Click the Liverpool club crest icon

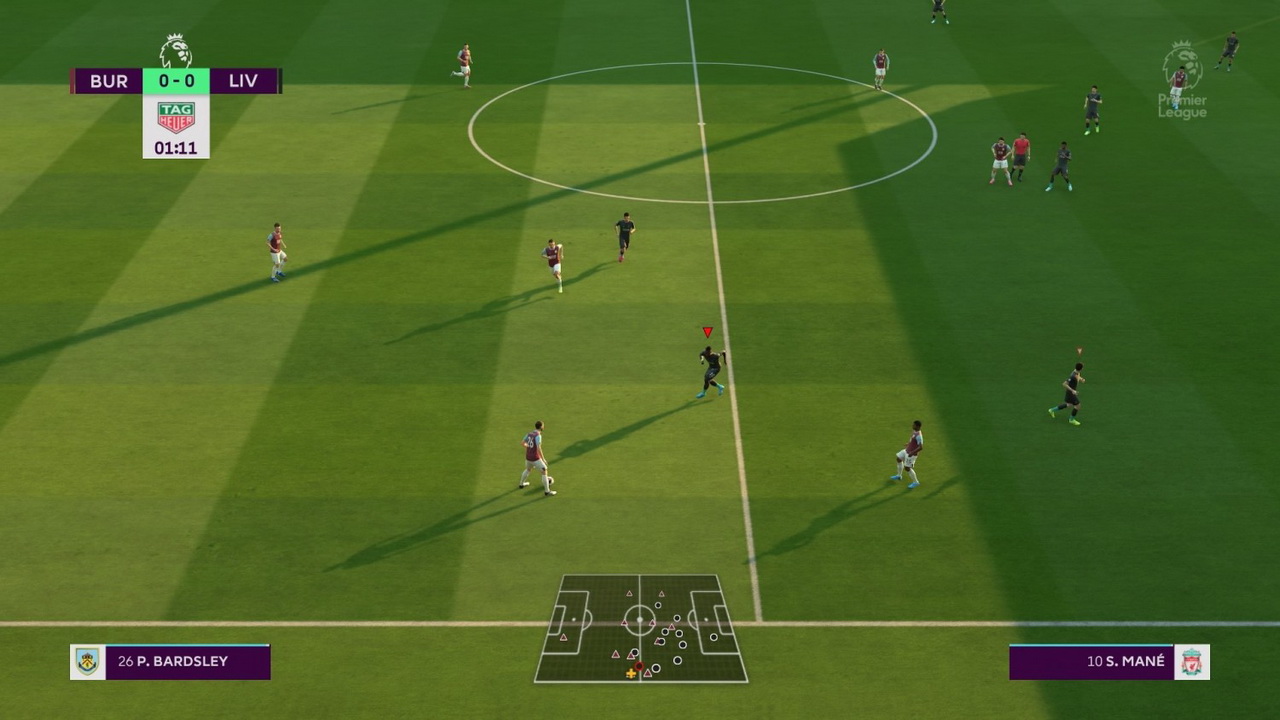(1192, 662)
